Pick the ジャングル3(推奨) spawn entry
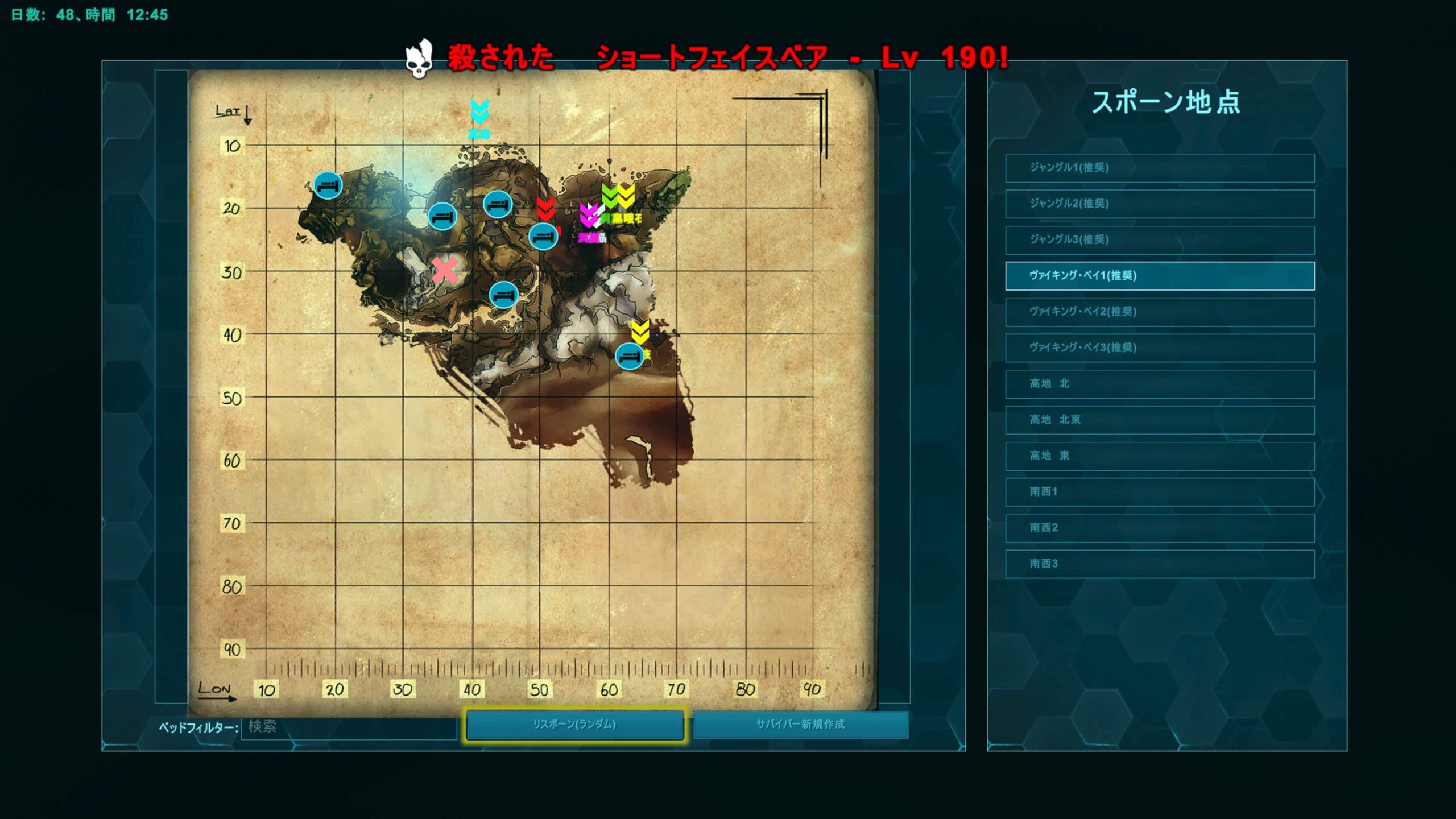The width and height of the screenshot is (1456, 819). (x=1159, y=239)
